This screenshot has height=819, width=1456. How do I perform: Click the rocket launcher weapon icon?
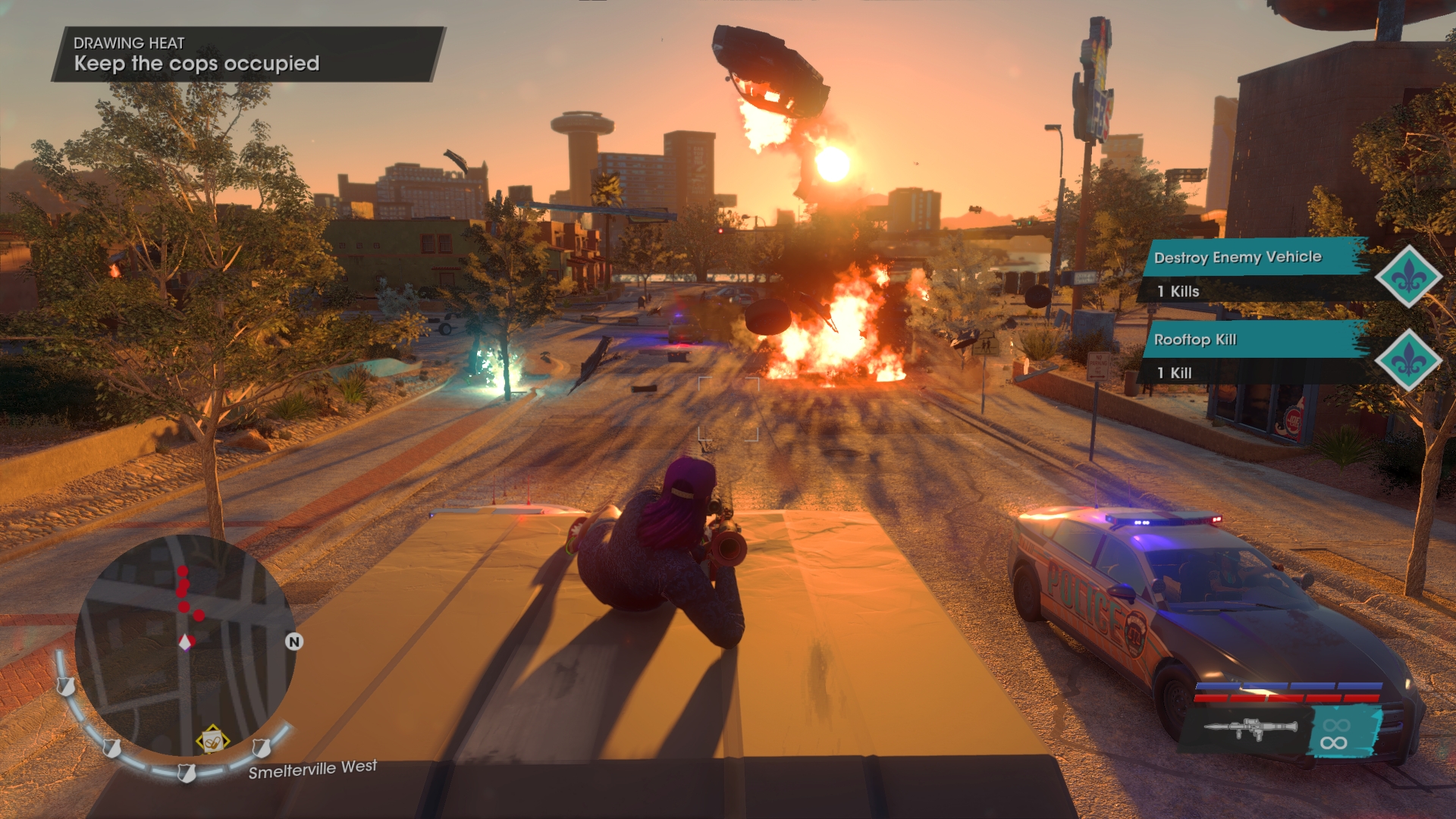coord(1250,729)
